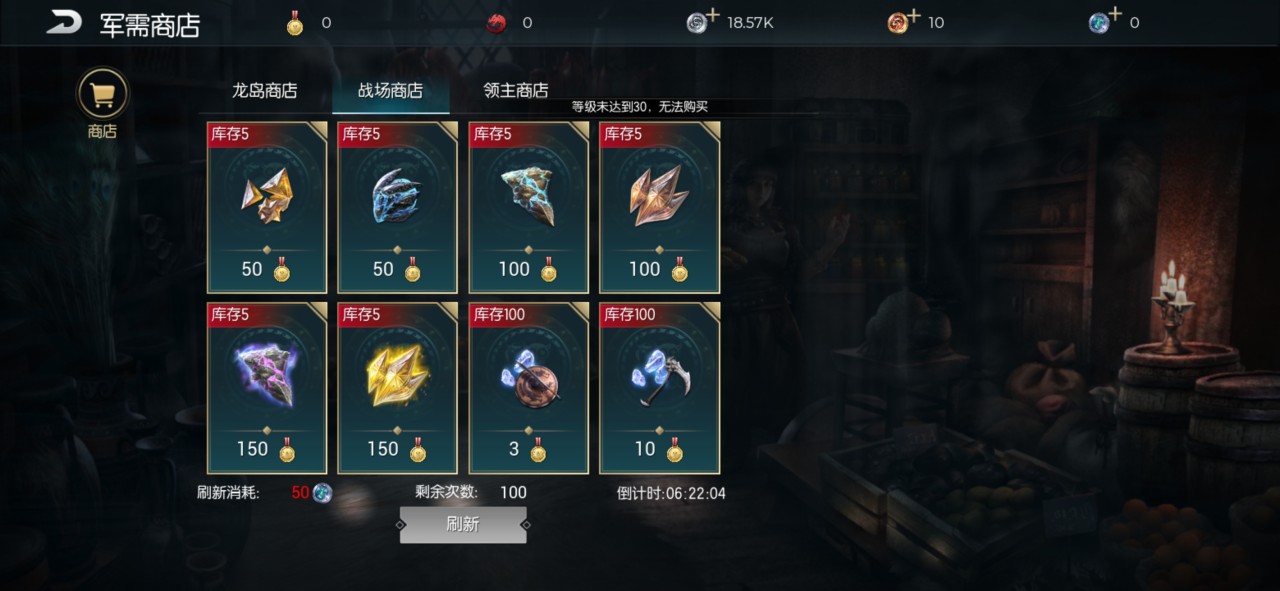
Task: Open the 商店 cart icon
Action: tap(102, 94)
